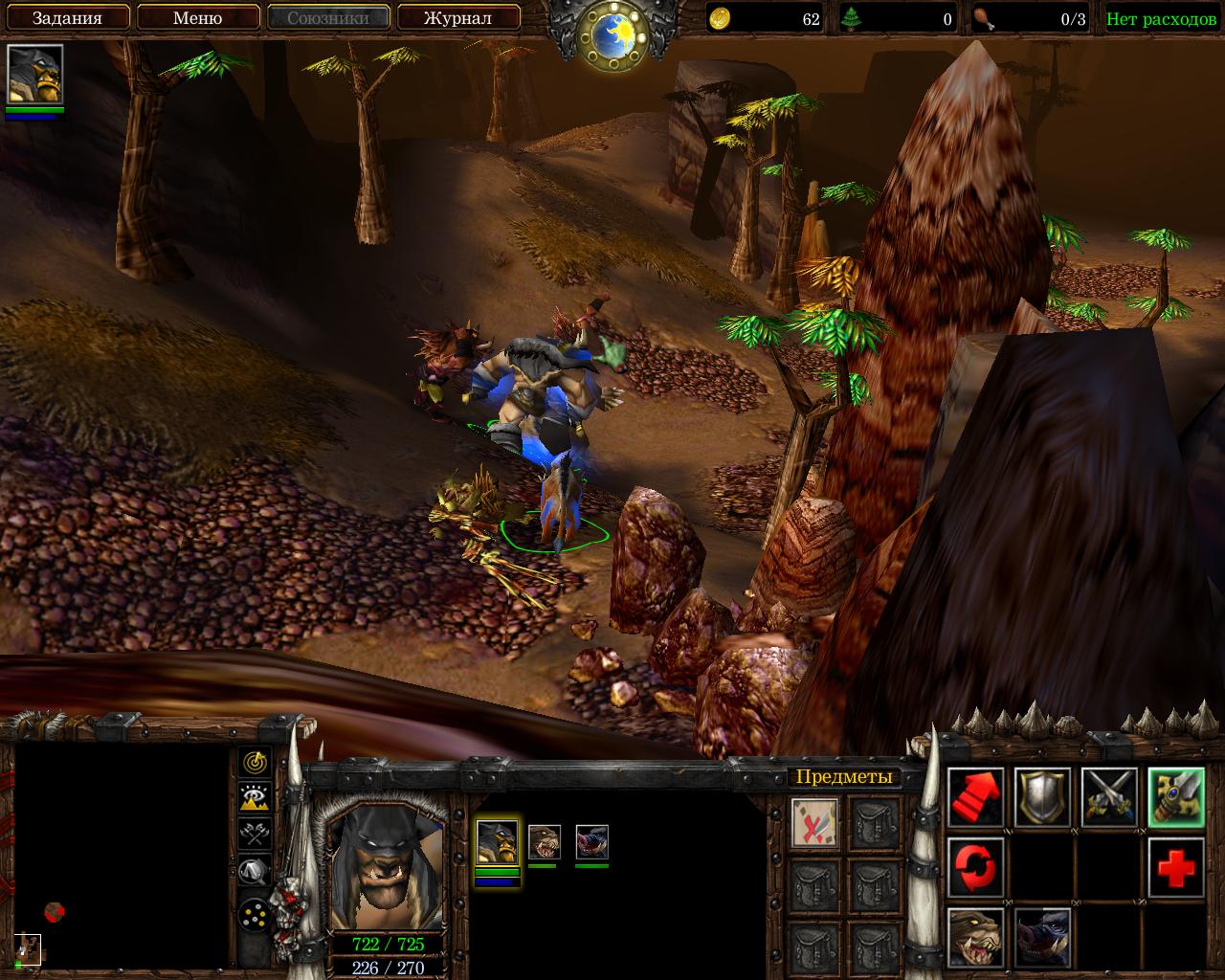Select the hero icon in the top-left corner

(x=35, y=75)
